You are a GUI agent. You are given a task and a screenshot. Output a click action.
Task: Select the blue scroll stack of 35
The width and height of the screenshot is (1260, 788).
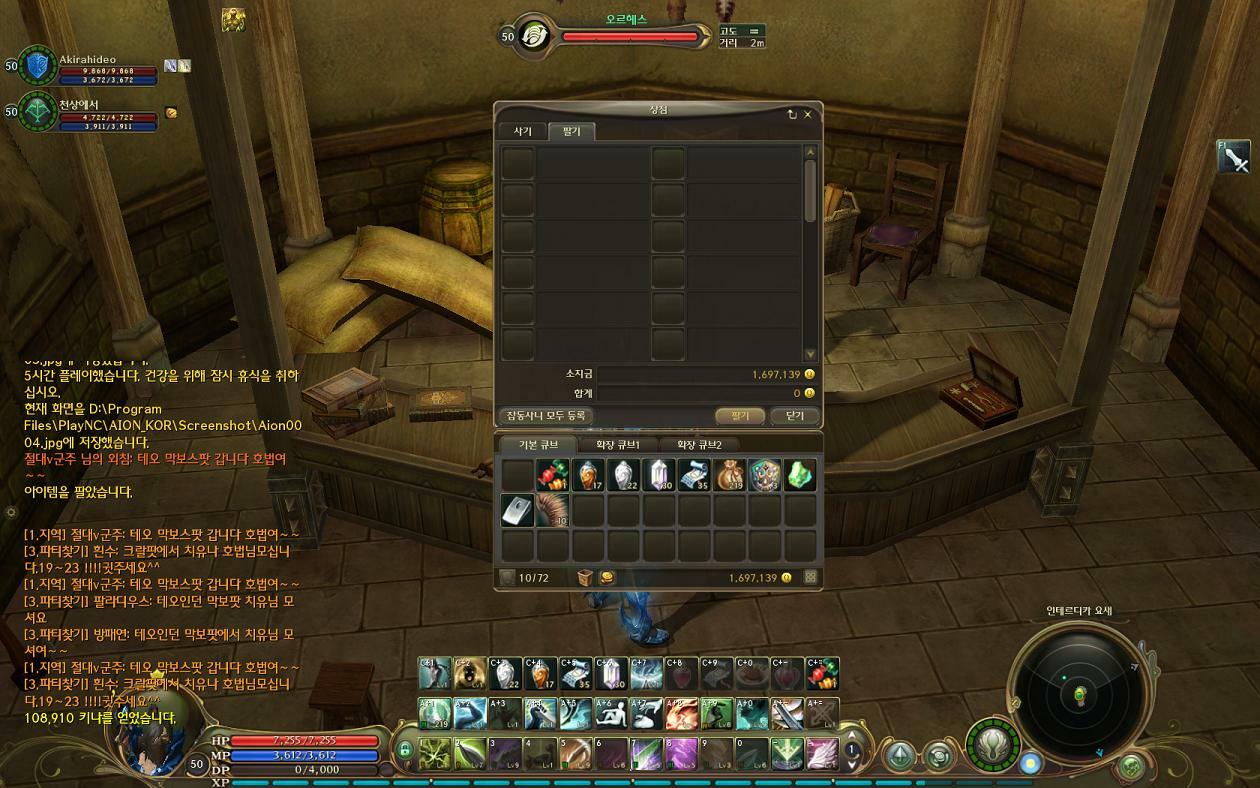(x=695, y=475)
